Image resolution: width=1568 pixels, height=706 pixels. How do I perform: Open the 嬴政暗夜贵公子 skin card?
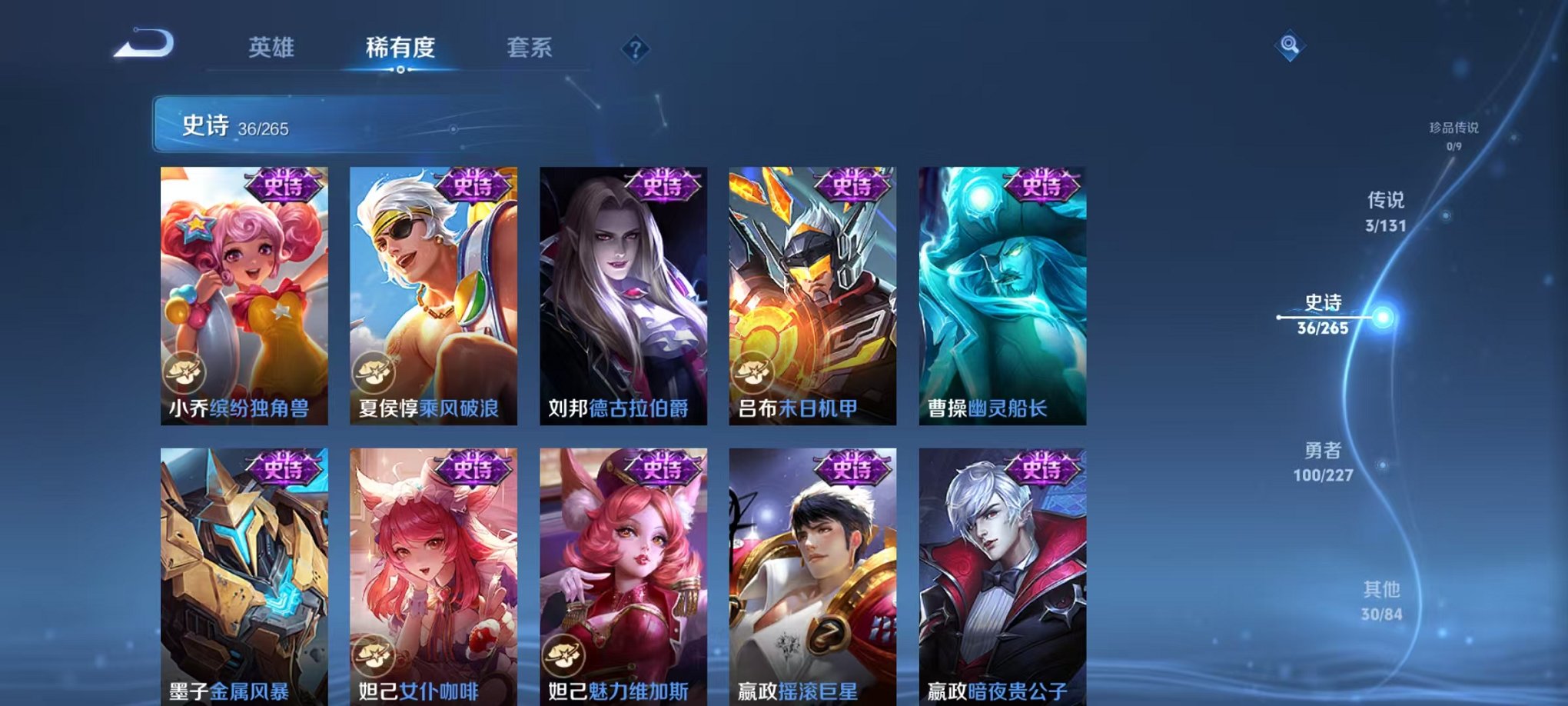click(x=1001, y=577)
